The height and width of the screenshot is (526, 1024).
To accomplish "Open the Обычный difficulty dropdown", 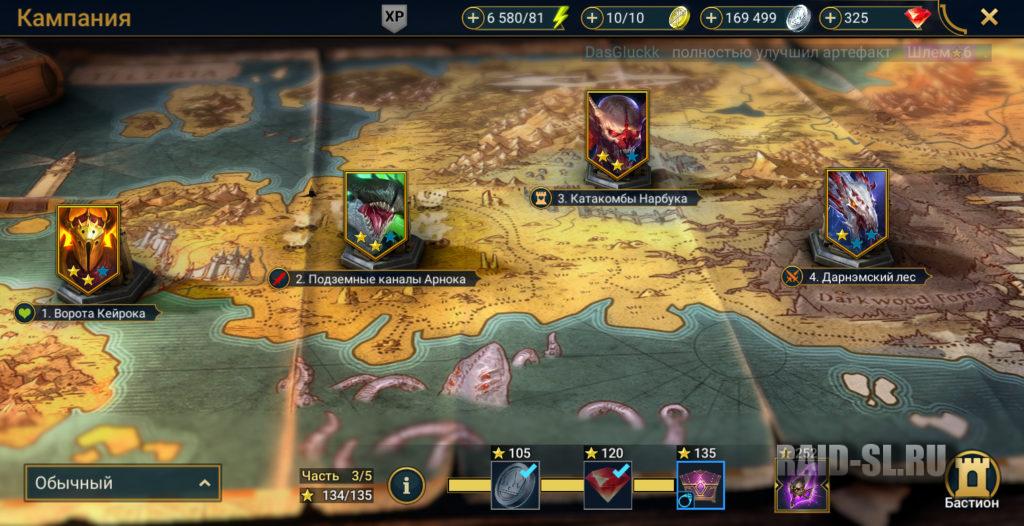I will coord(122,484).
